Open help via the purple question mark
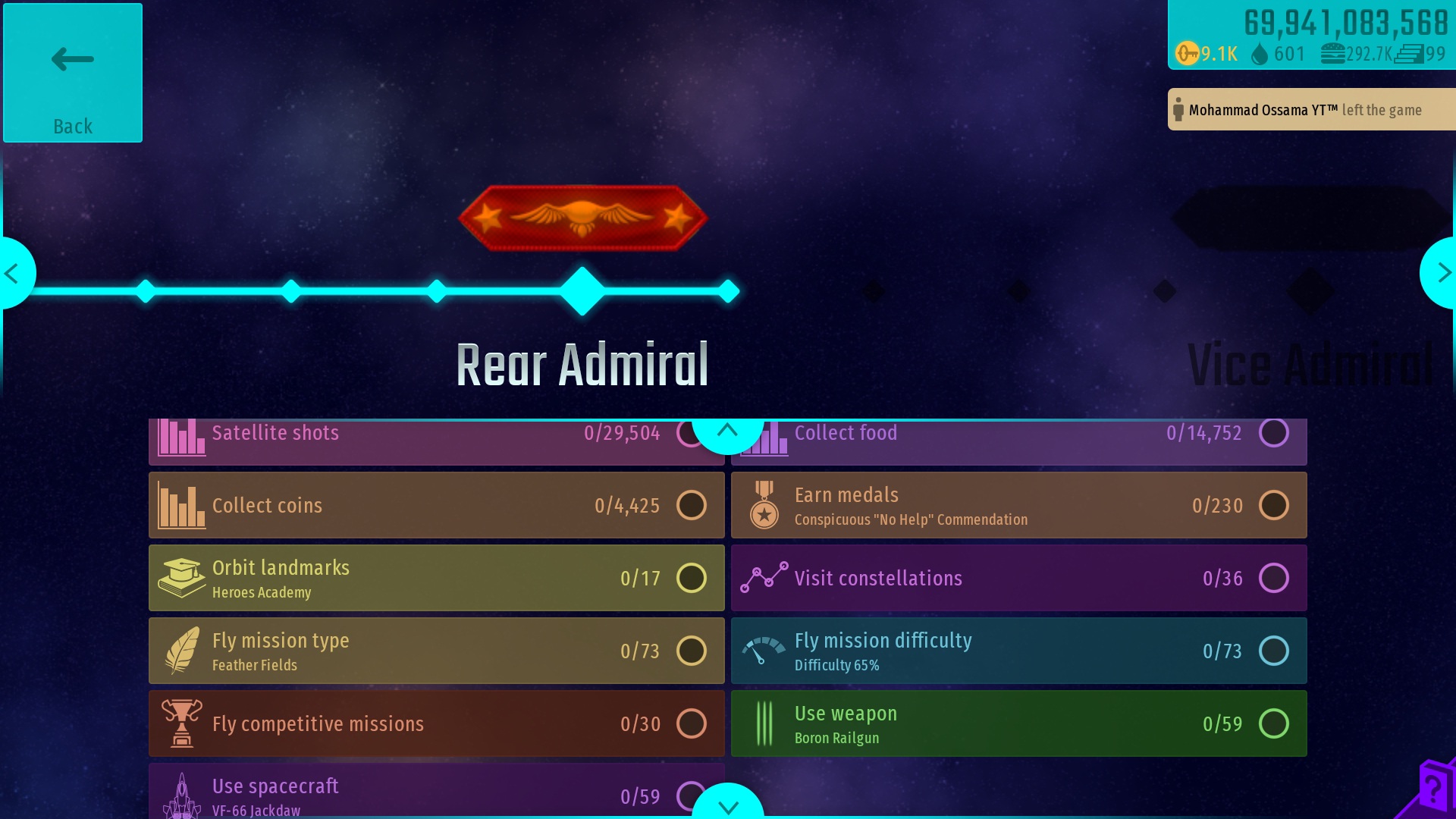Image resolution: width=1456 pixels, height=819 pixels. pos(1433,789)
